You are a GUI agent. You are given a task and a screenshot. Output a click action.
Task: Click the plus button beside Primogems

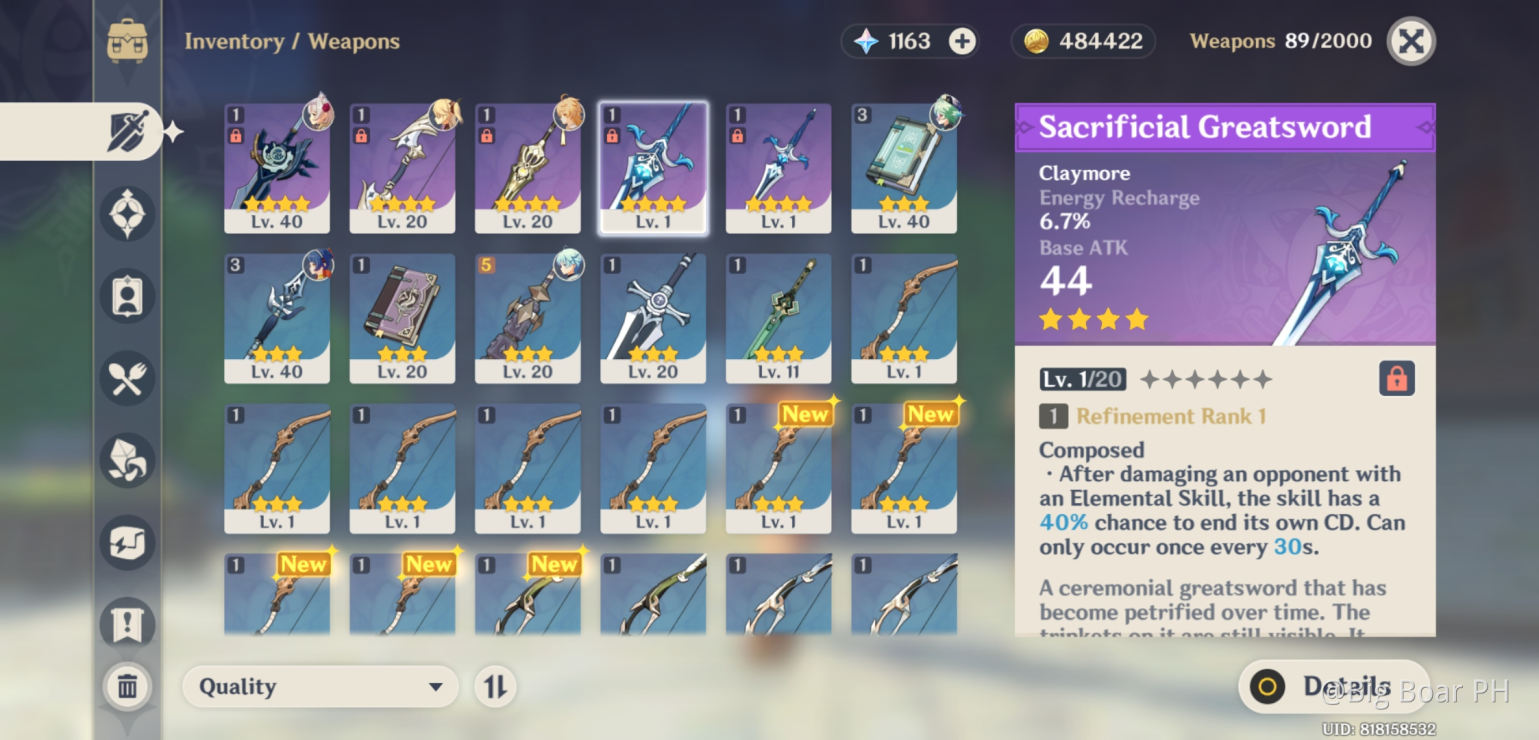pos(960,41)
